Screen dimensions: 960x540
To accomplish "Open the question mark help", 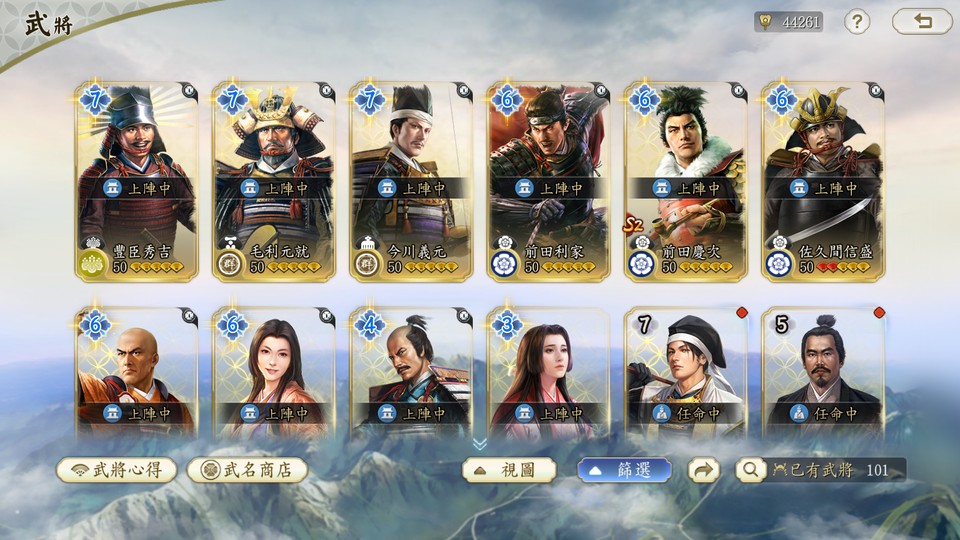I will [x=857, y=22].
